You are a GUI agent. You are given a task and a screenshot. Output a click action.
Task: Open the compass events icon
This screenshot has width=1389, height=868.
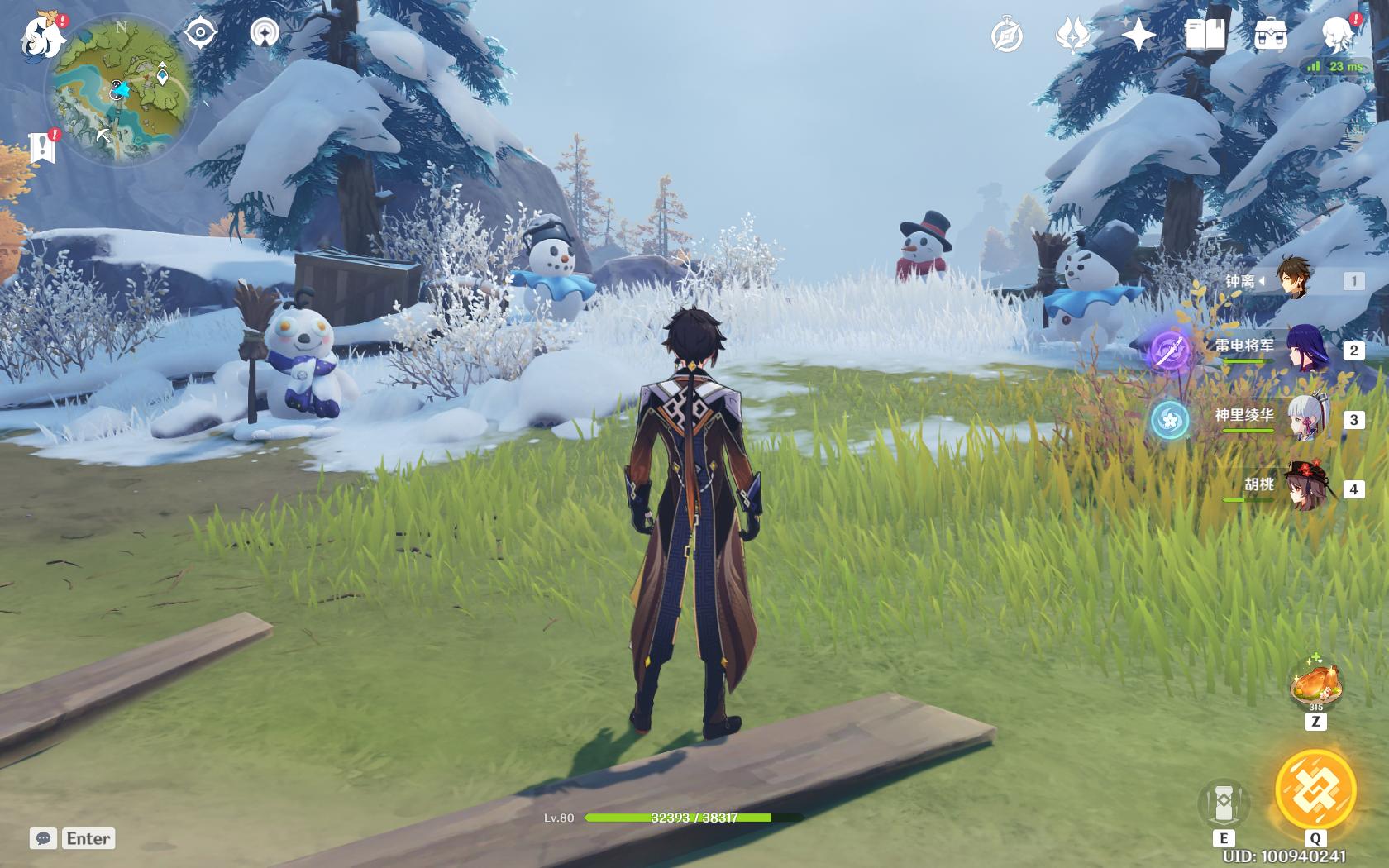pyautogui.click(x=1007, y=36)
